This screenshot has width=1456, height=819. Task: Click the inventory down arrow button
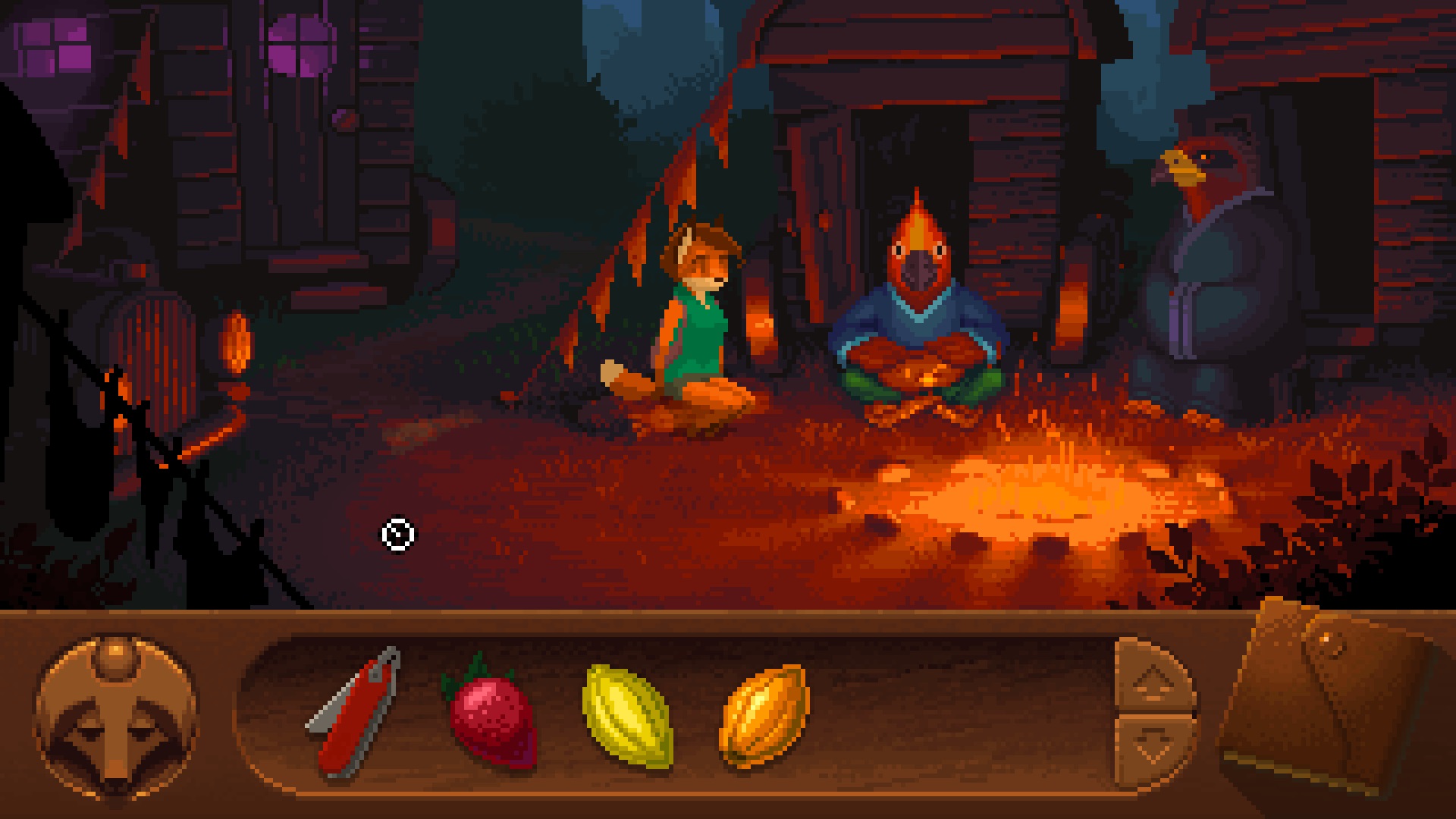click(1153, 747)
